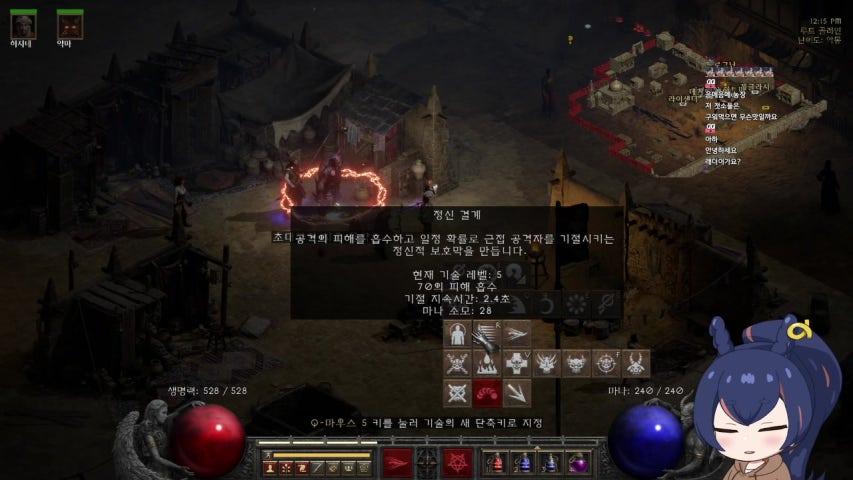Select the crossed-out shield skill icon

(x=458, y=392)
